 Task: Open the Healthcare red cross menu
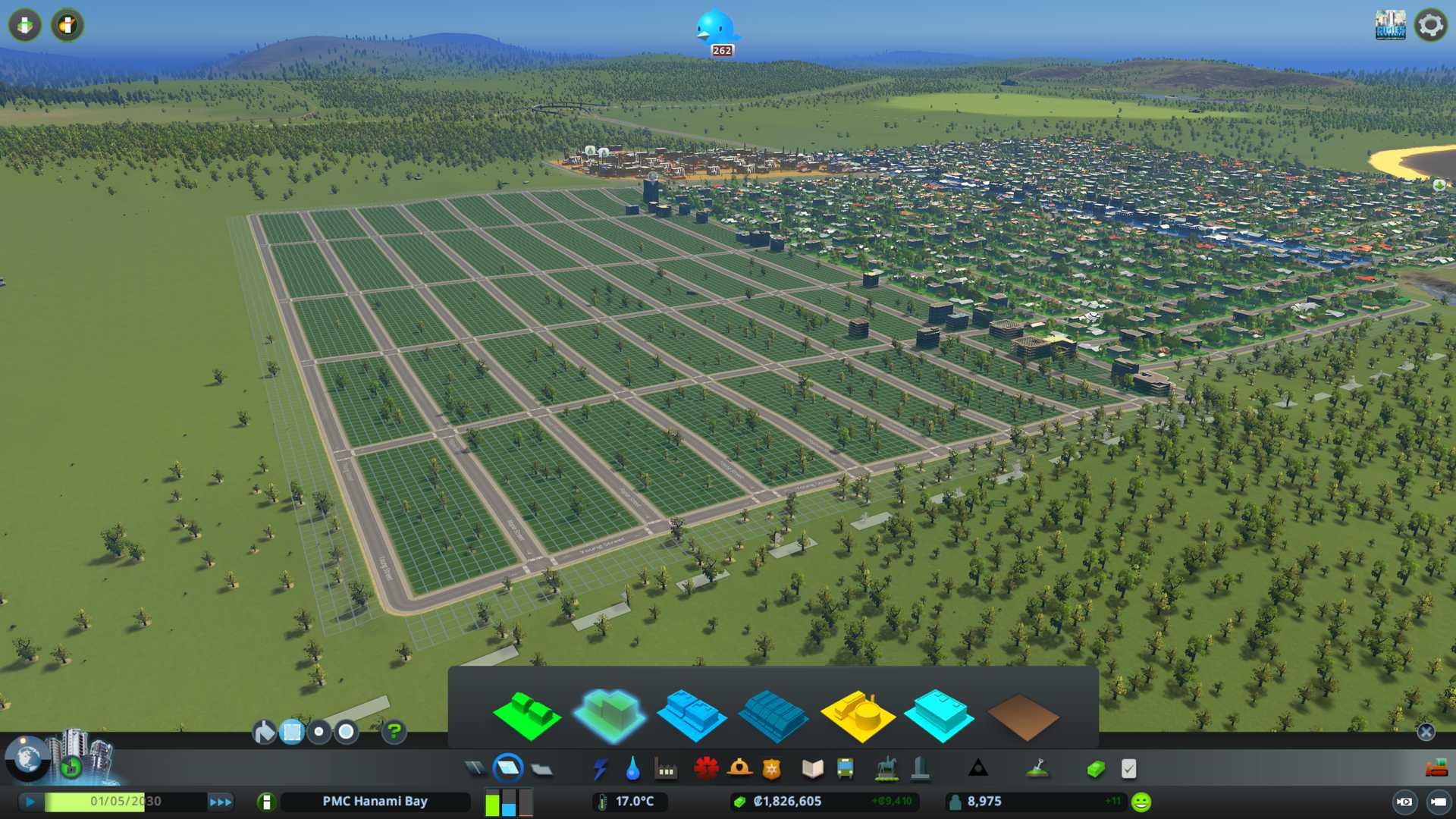pos(706,769)
